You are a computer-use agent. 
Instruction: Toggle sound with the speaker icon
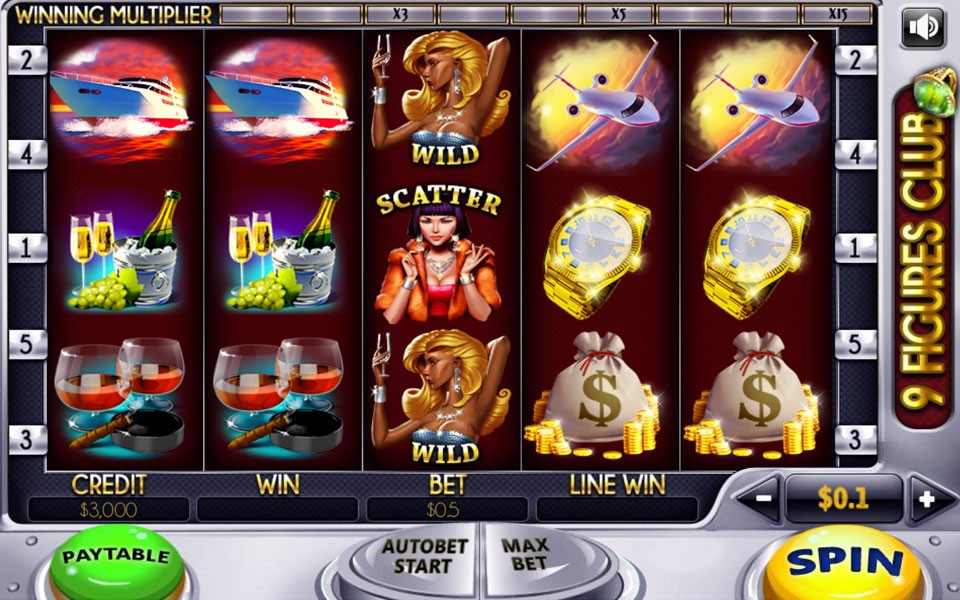pos(922,27)
